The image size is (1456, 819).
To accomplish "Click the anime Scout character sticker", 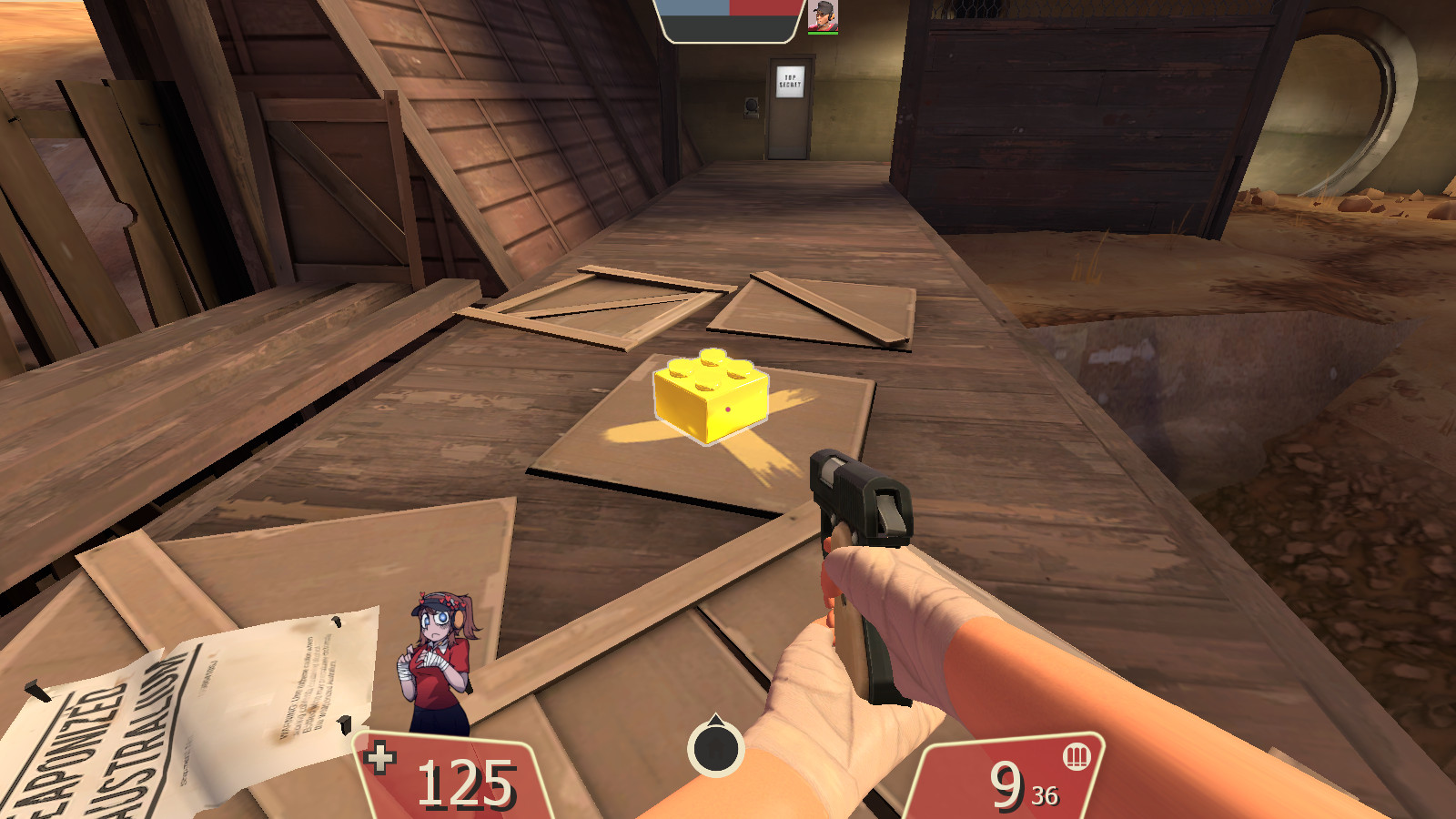I will click(x=435, y=664).
